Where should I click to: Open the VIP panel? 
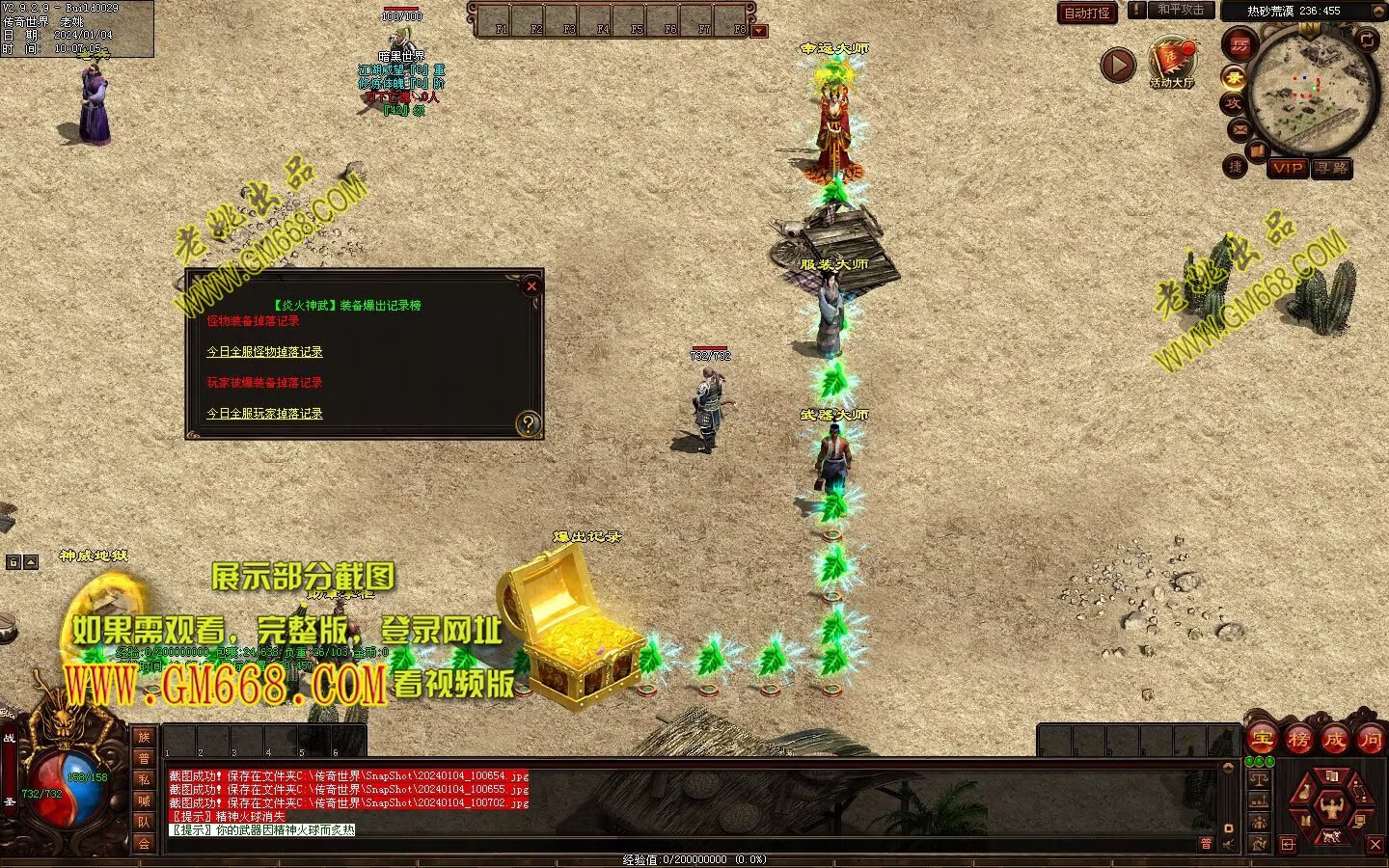coord(1288,168)
